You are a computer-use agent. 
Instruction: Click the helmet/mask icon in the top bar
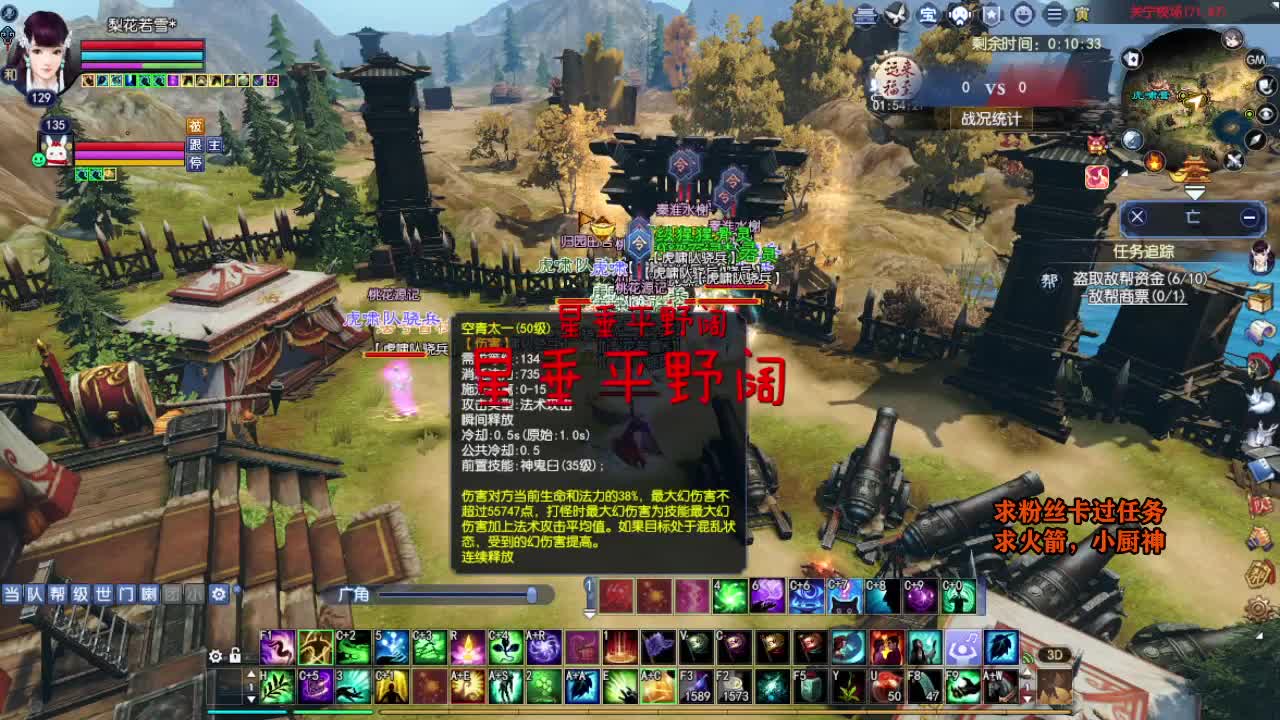(x=959, y=14)
